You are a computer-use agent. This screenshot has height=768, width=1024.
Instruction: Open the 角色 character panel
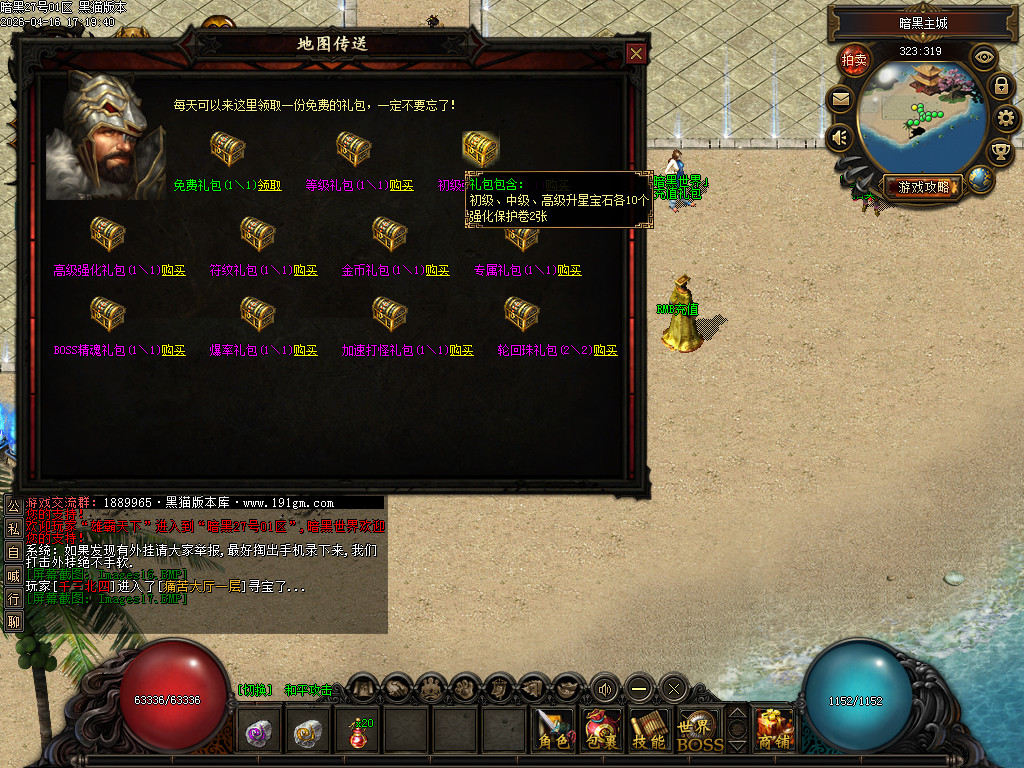pyautogui.click(x=552, y=731)
